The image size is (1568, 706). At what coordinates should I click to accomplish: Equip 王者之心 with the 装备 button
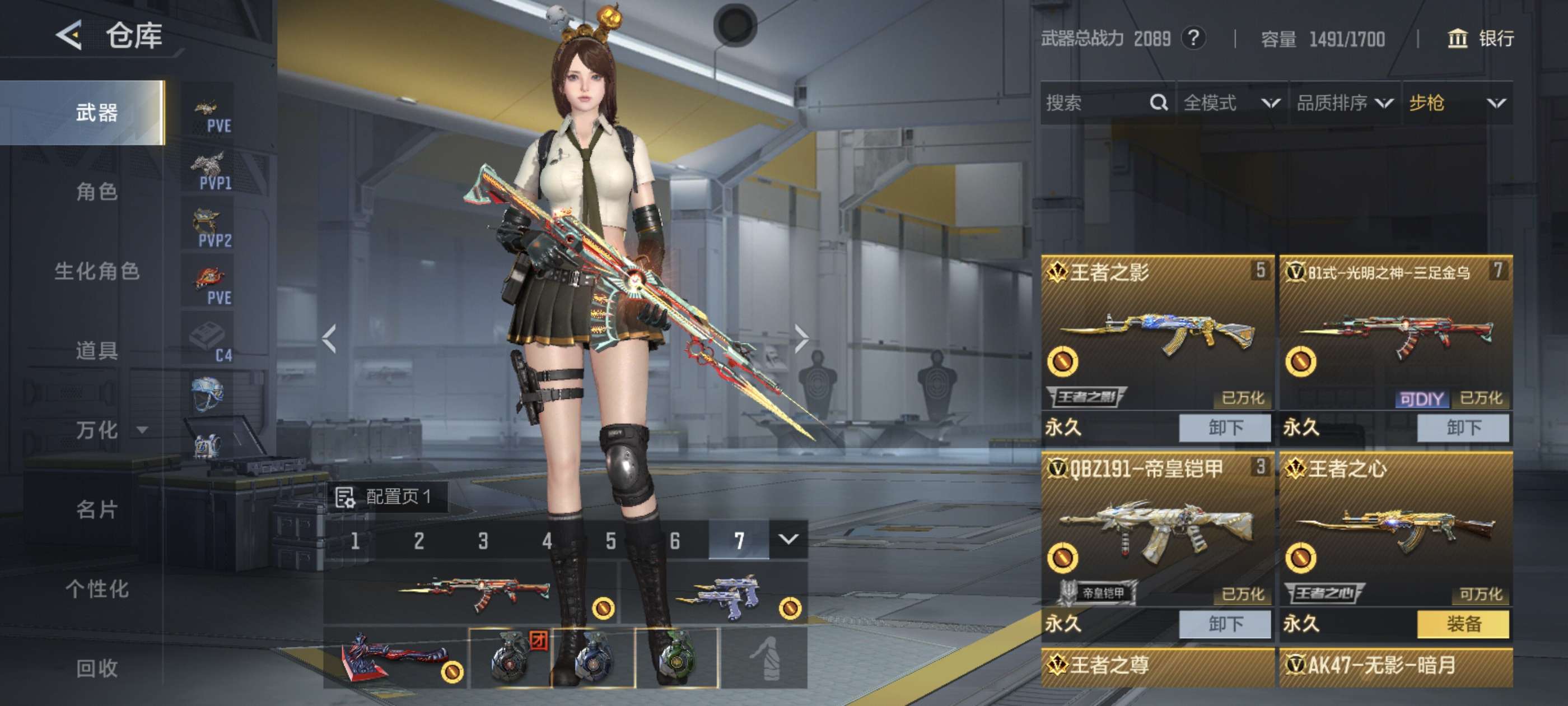tap(1463, 624)
